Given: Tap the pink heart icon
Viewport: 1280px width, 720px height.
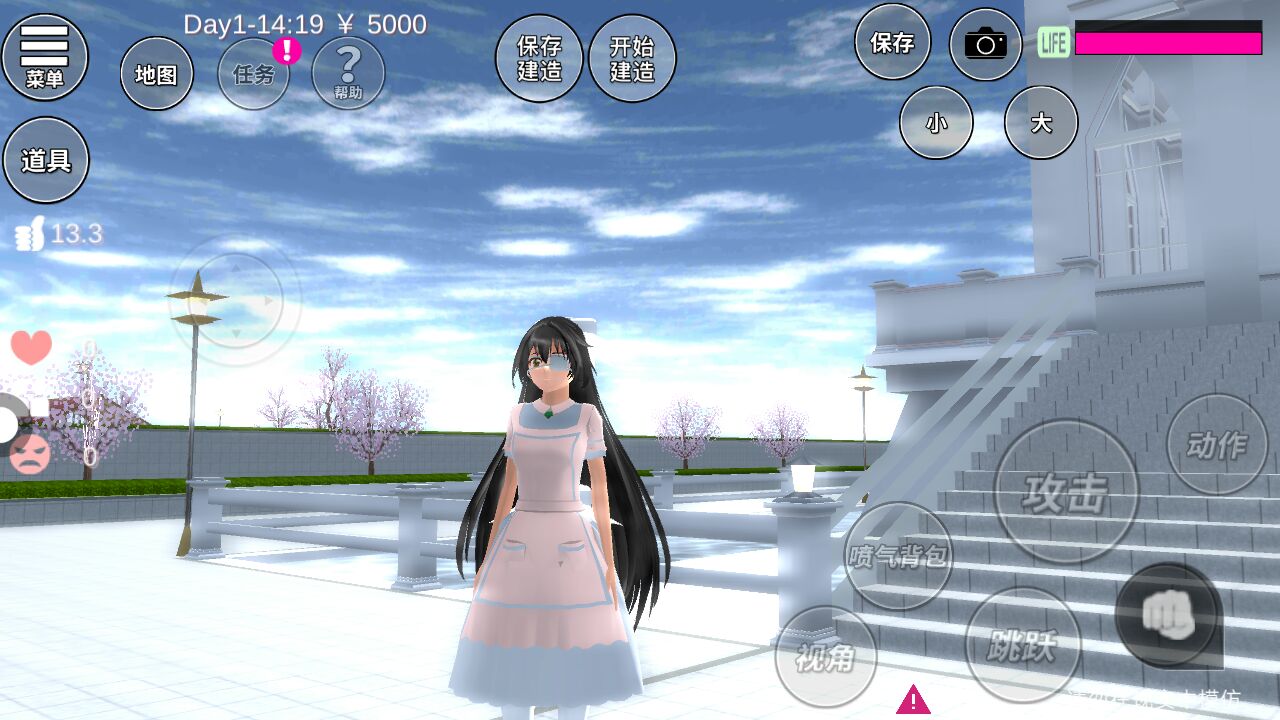Looking at the screenshot, I should coord(31,347).
